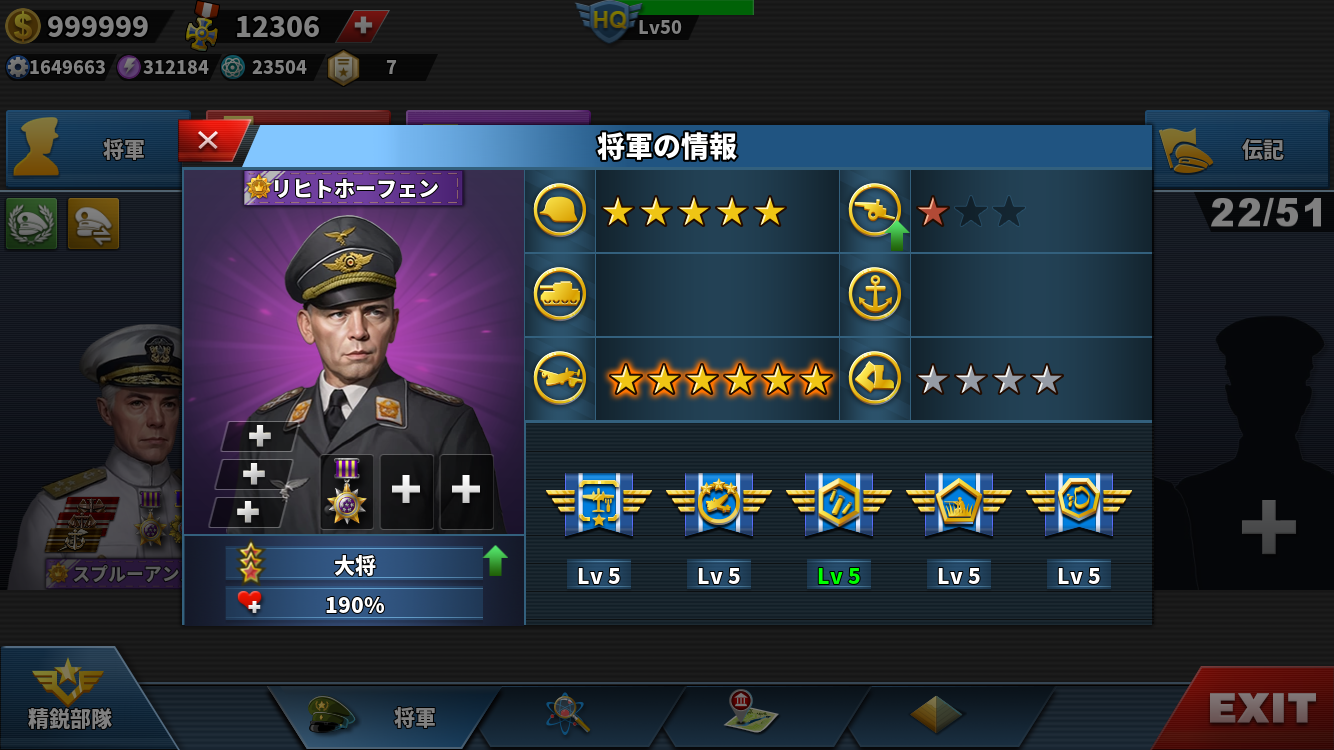This screenshot has width=1334, height=750.
Task: Open the atom research tab
Action: click(x=568, y=714)
